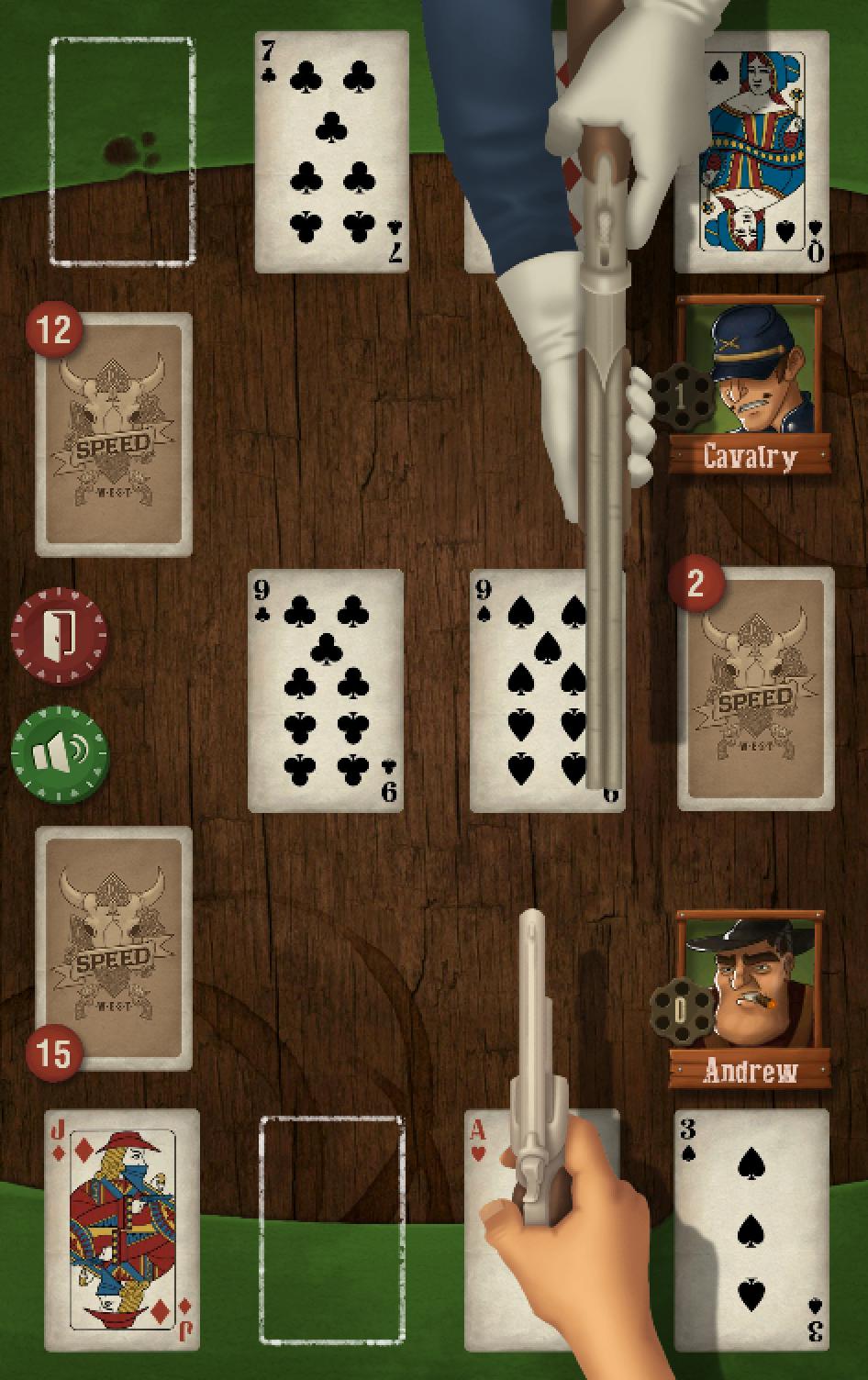Click the side Speed deck showing 2
Screen dimensions: 868x1380
tap(756, 688)
